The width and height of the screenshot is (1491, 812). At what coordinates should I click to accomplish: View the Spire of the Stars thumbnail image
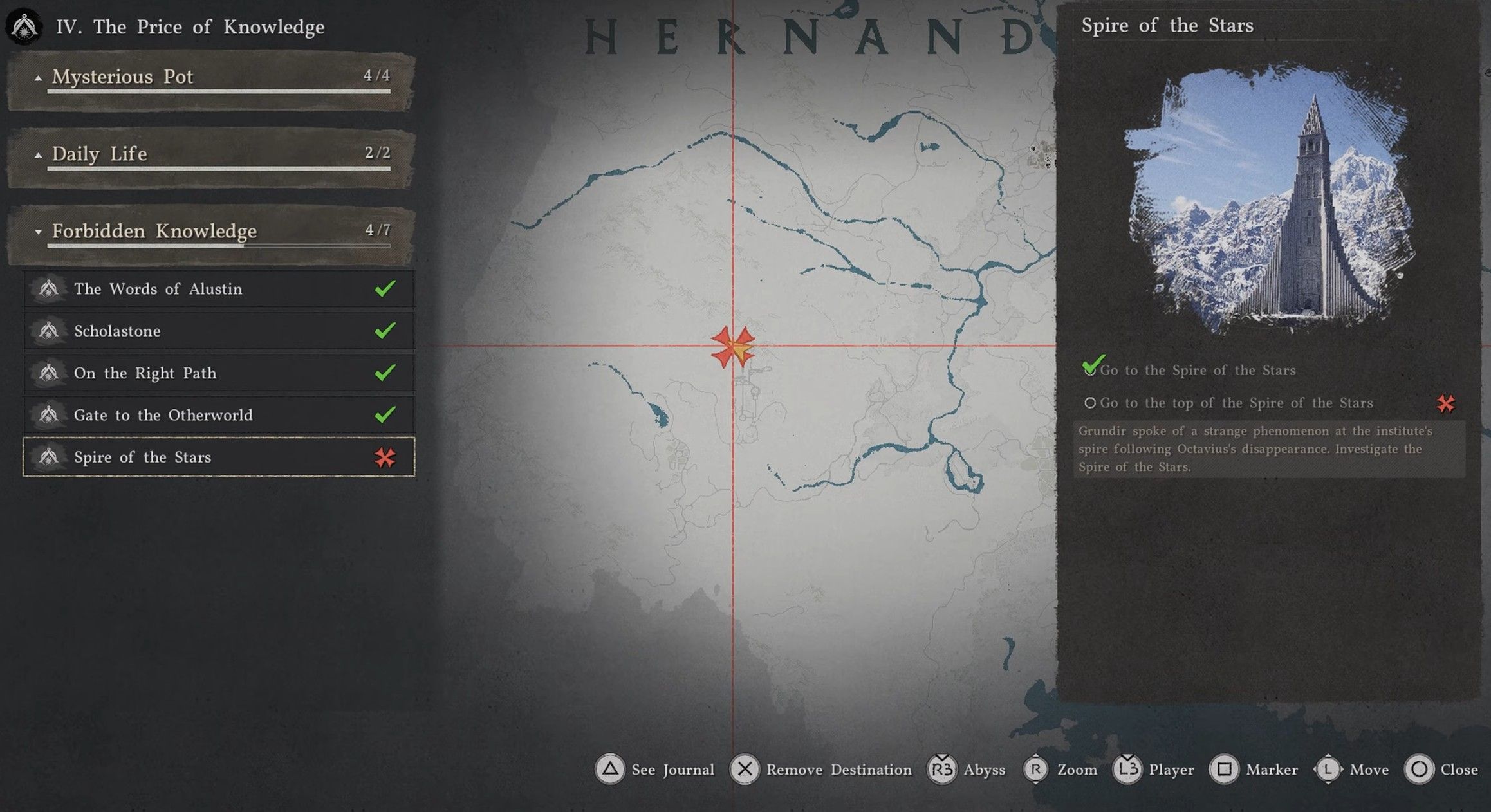(1268, 199)
